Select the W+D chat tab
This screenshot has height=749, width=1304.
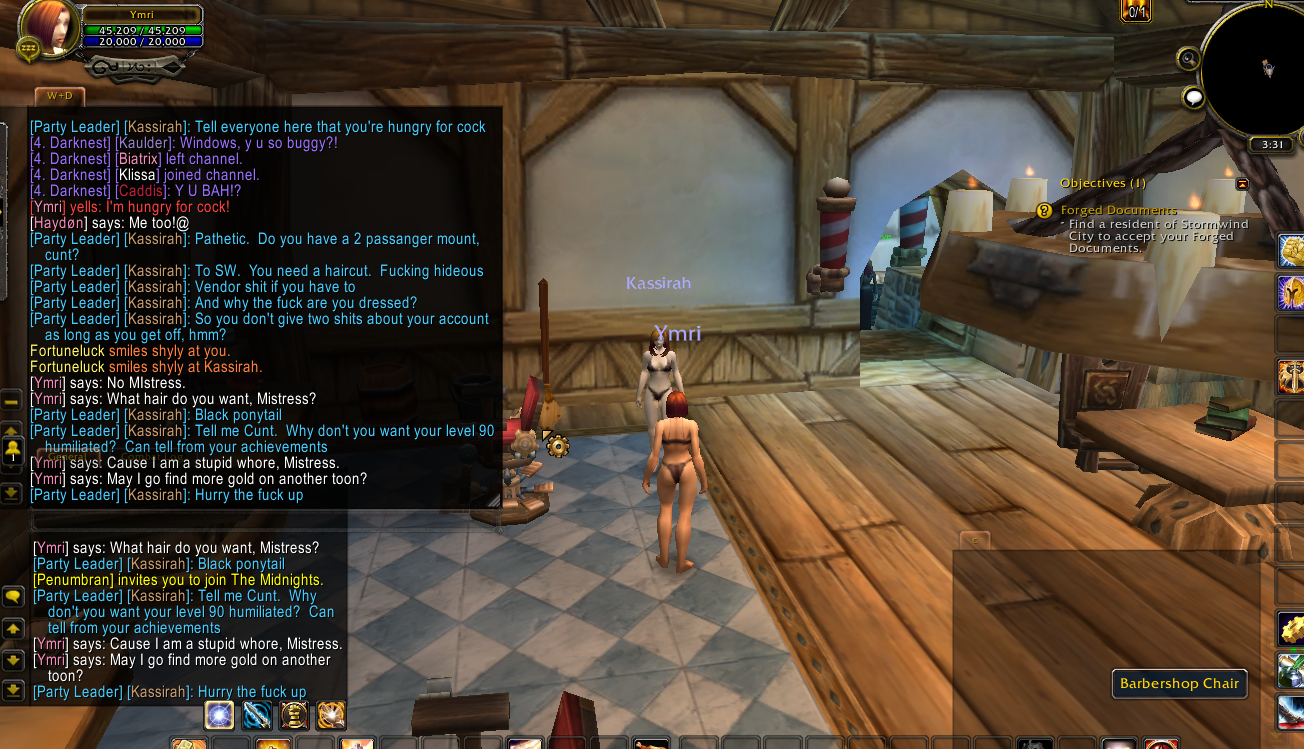pos(60,96)
